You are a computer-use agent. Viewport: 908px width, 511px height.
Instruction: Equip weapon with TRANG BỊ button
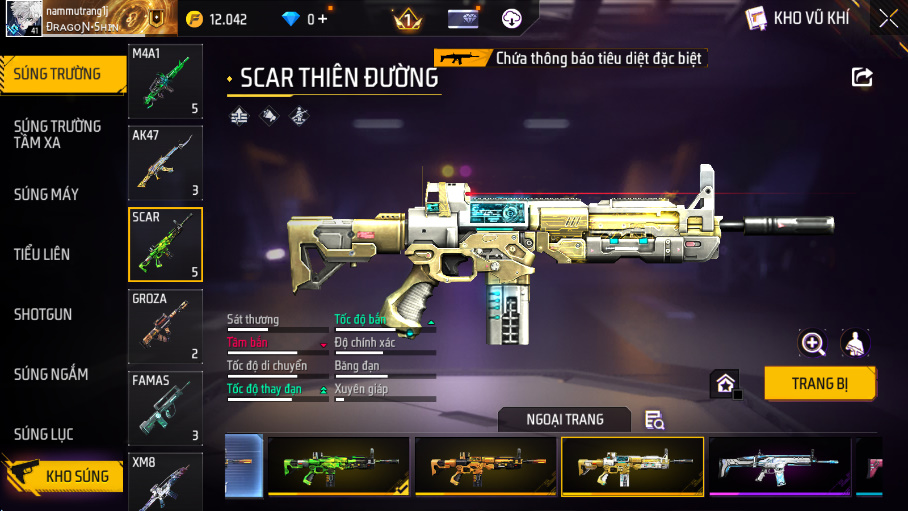click(820, 384)
